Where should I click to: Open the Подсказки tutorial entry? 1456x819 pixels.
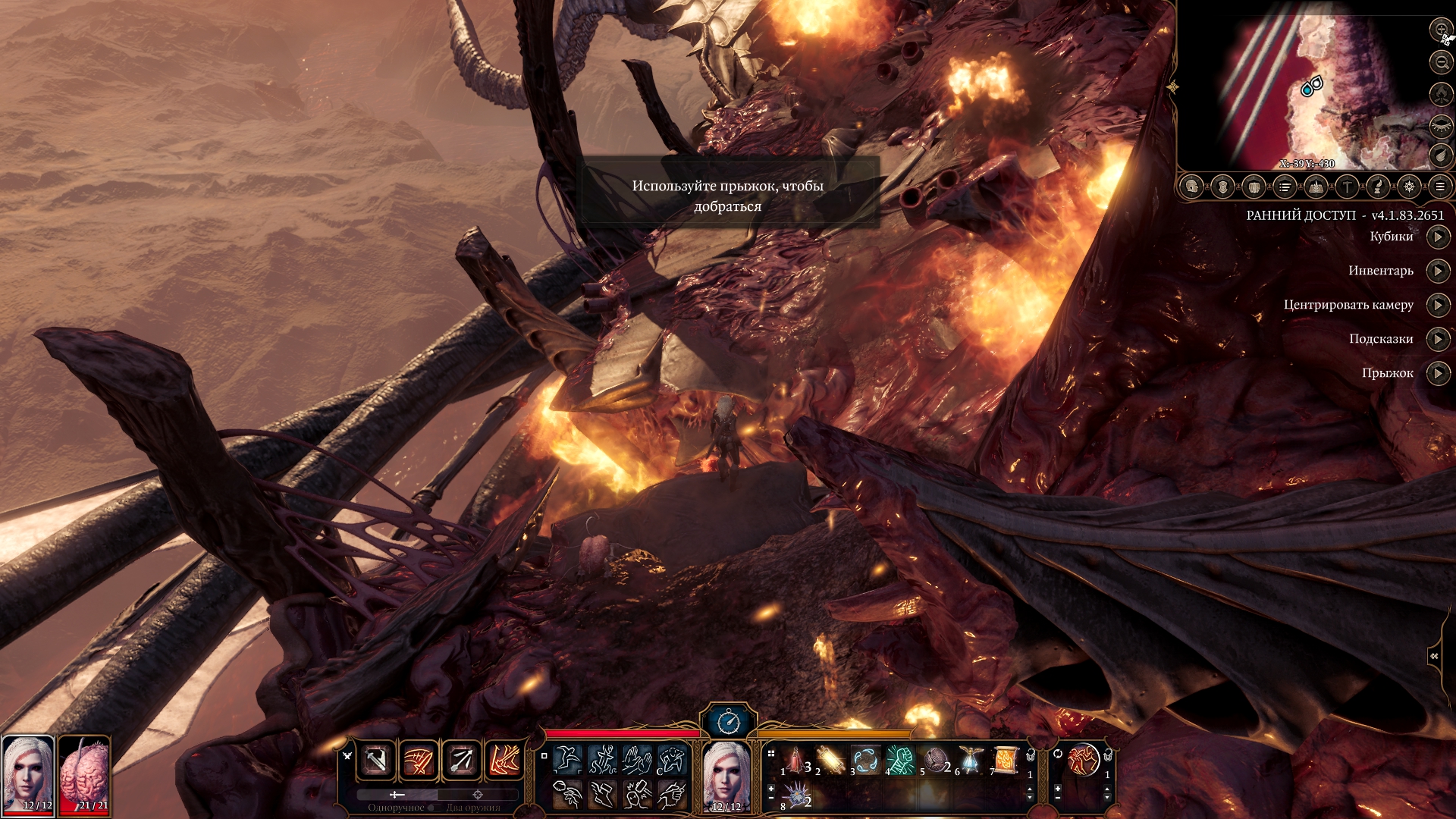[1438, 339]
